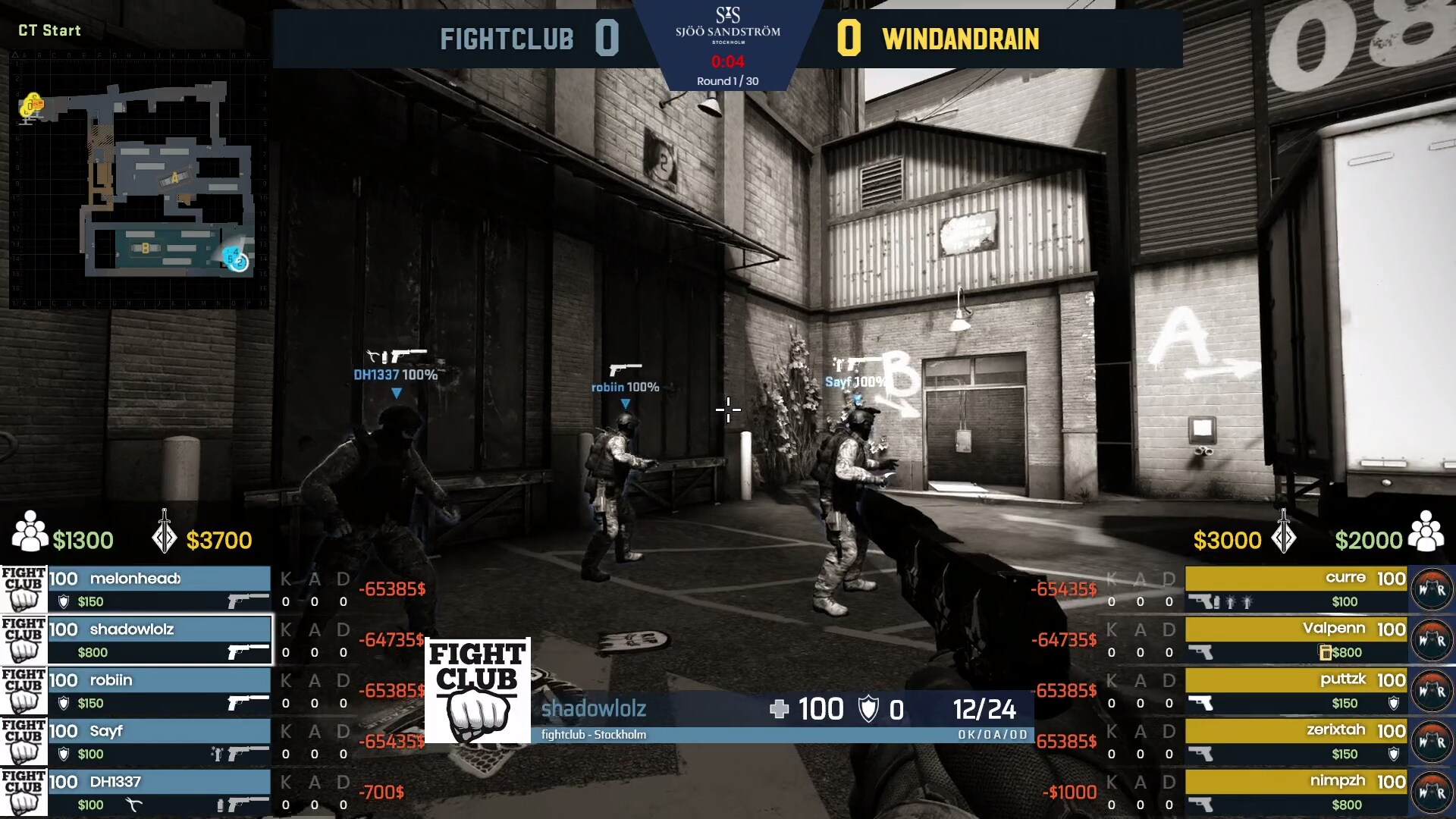Screen dimensions: 1456x819
Task: Choose shadowlolz in the Fightclub roster
Action: (x=159, y=640)
